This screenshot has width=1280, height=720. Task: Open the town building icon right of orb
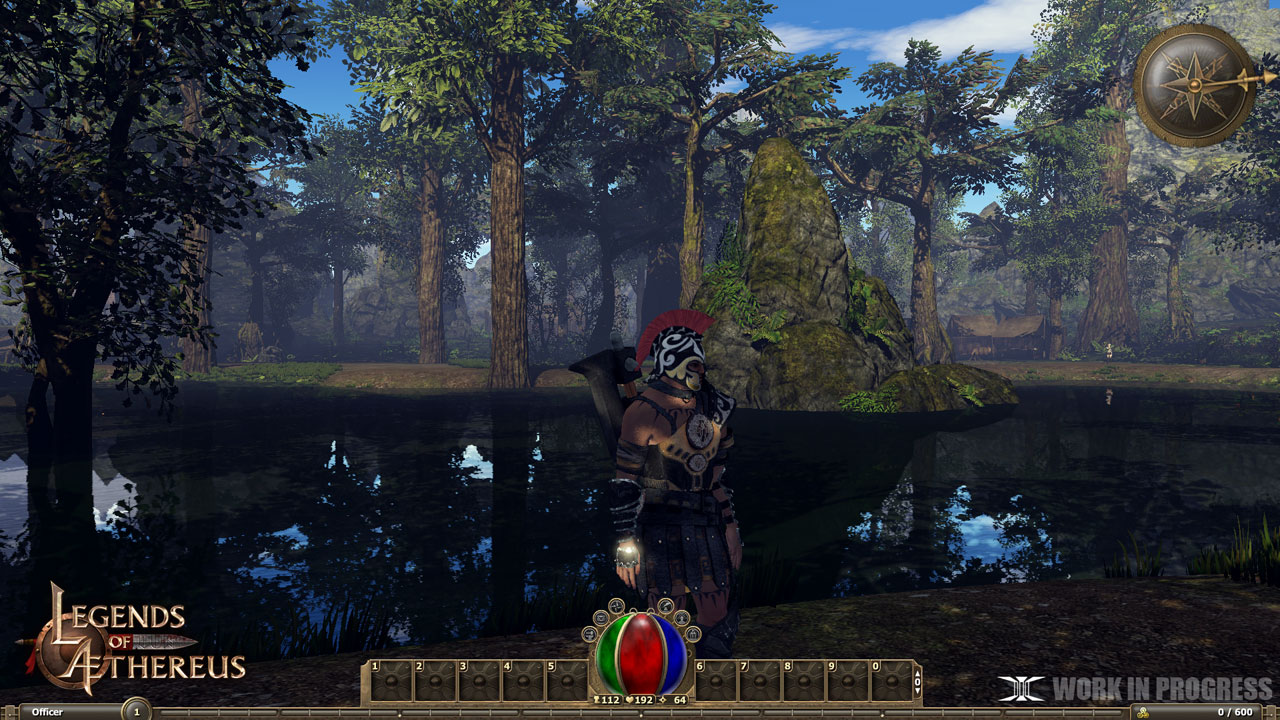point(694,635)
